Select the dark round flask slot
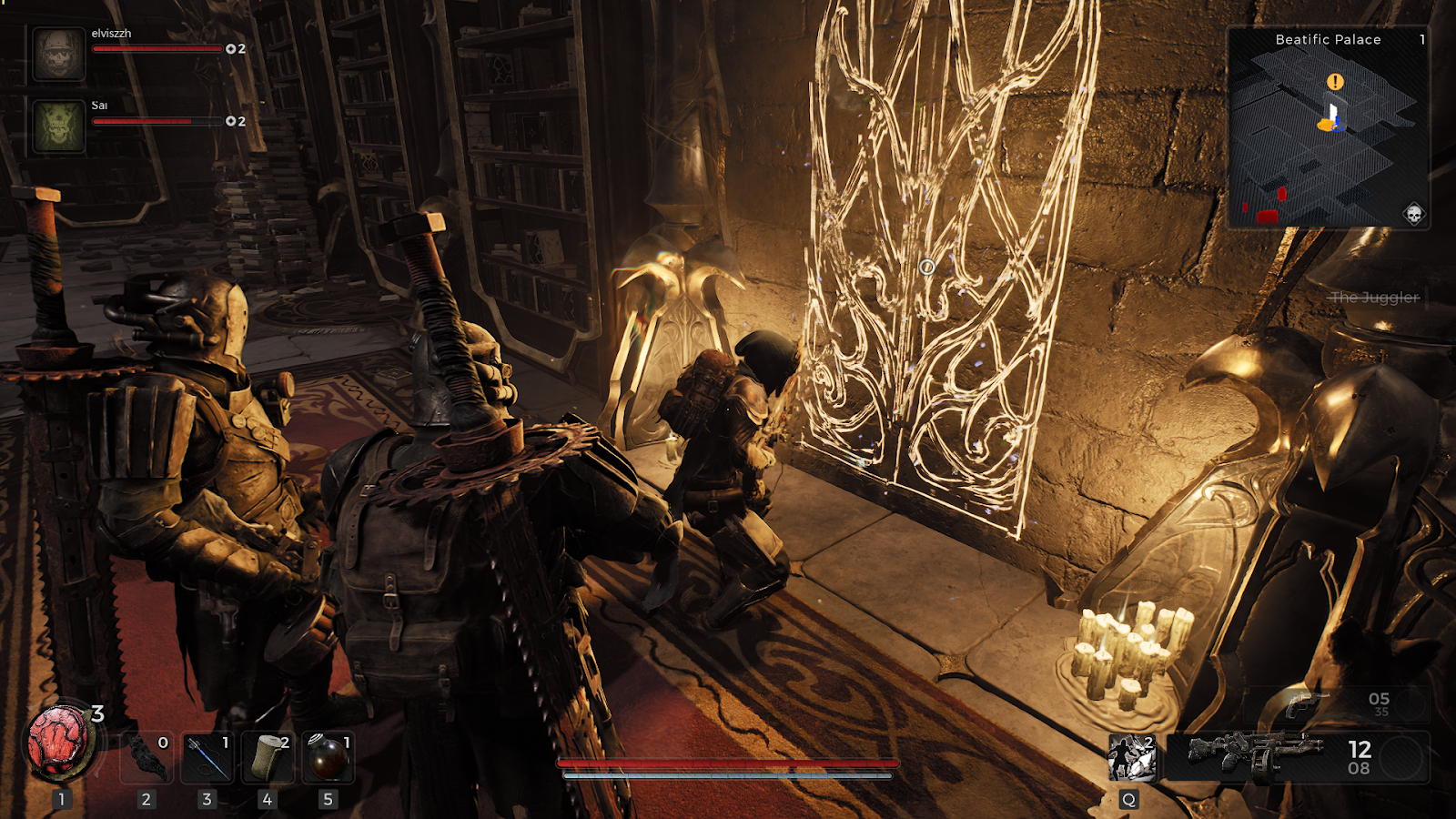Image resolution: width=1456 pixels, height=819 pixels. pos(328,757)
